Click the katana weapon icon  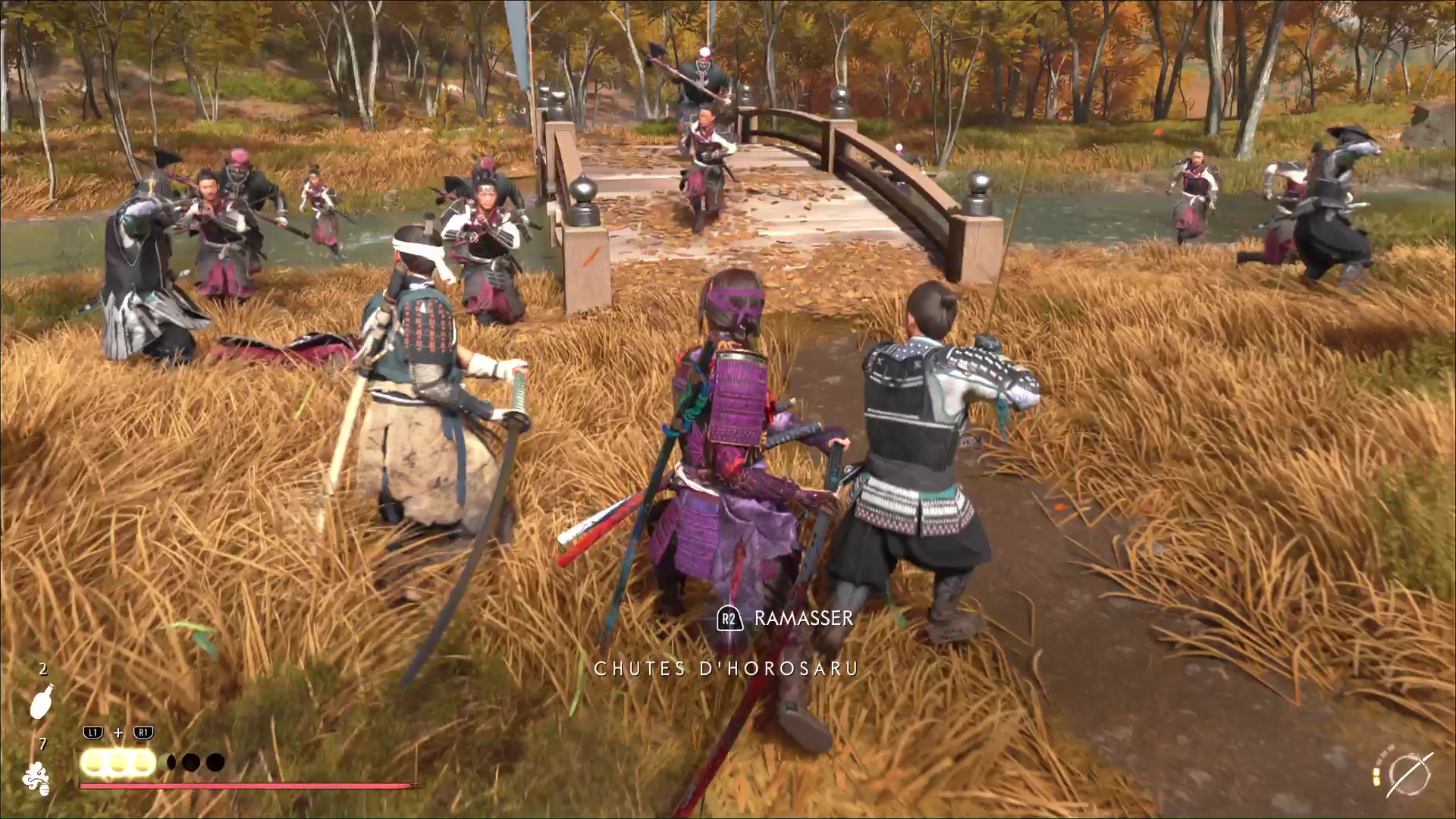1409,775
